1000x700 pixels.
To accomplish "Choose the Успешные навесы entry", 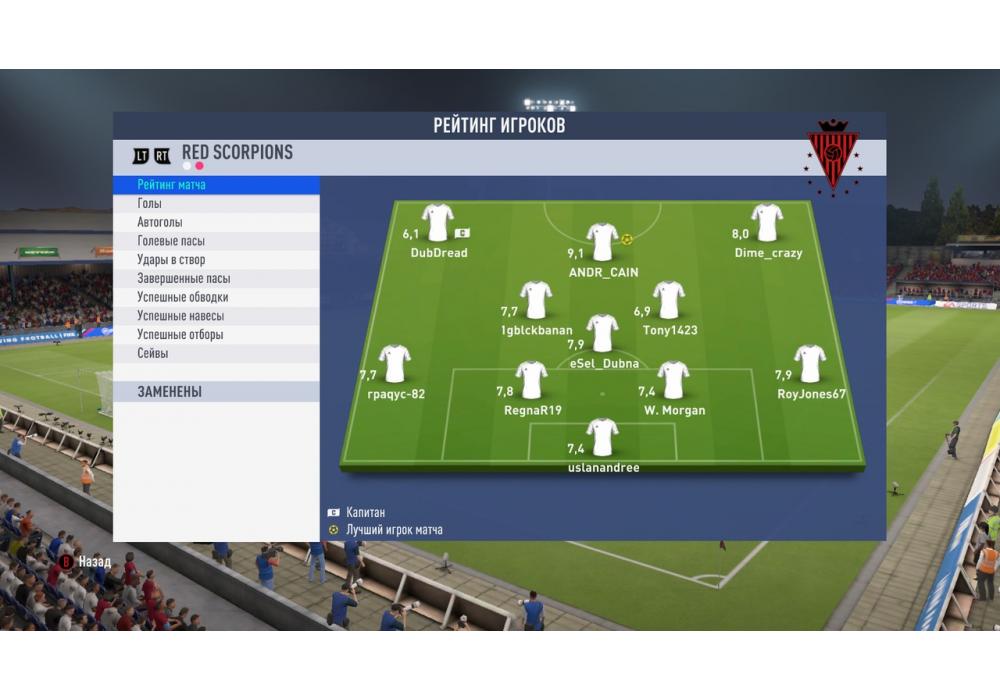I will click(x=180, y=316).
